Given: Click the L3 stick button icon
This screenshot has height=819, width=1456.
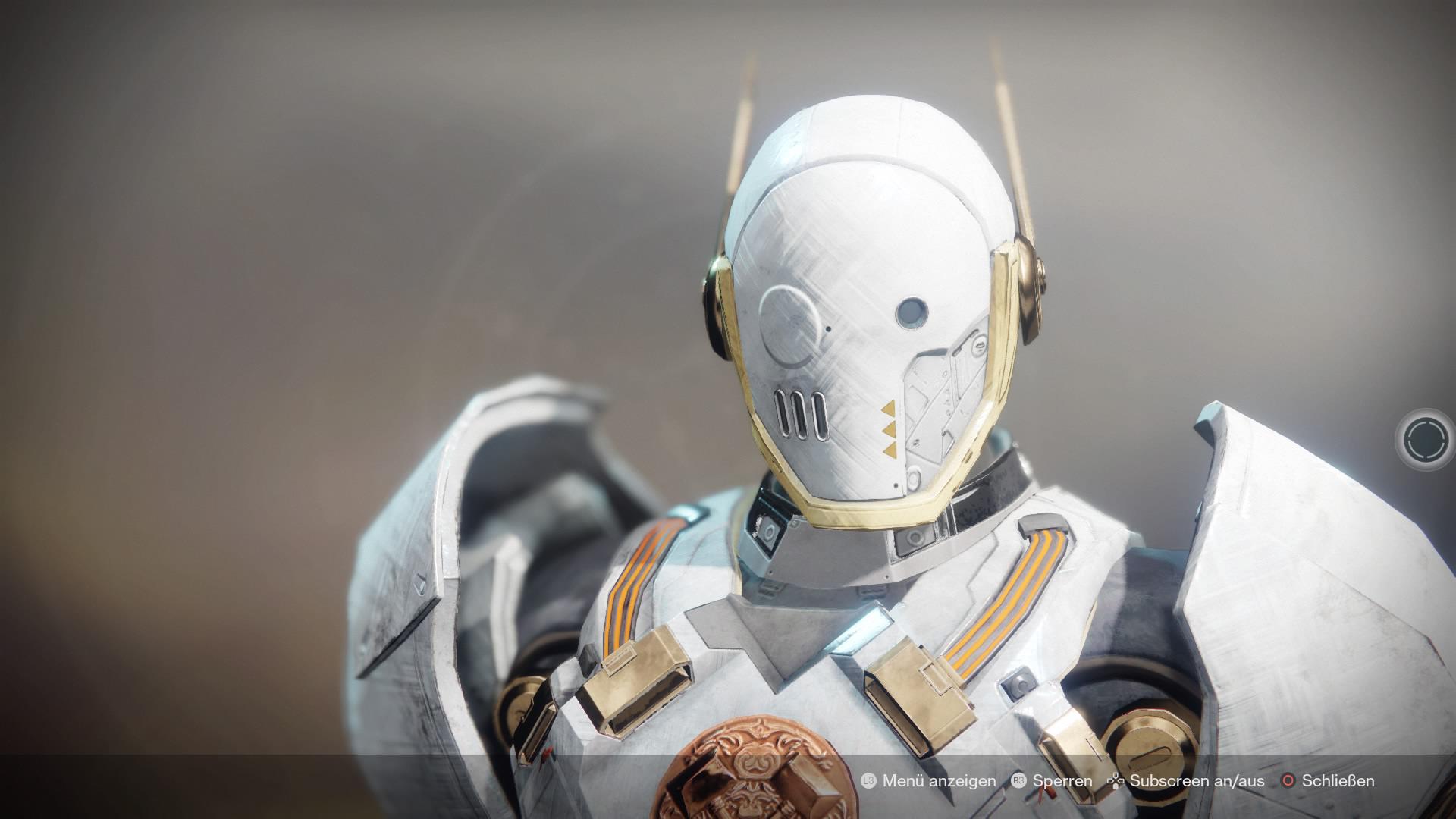Looking at the screenshot, I should pos(870,780).
